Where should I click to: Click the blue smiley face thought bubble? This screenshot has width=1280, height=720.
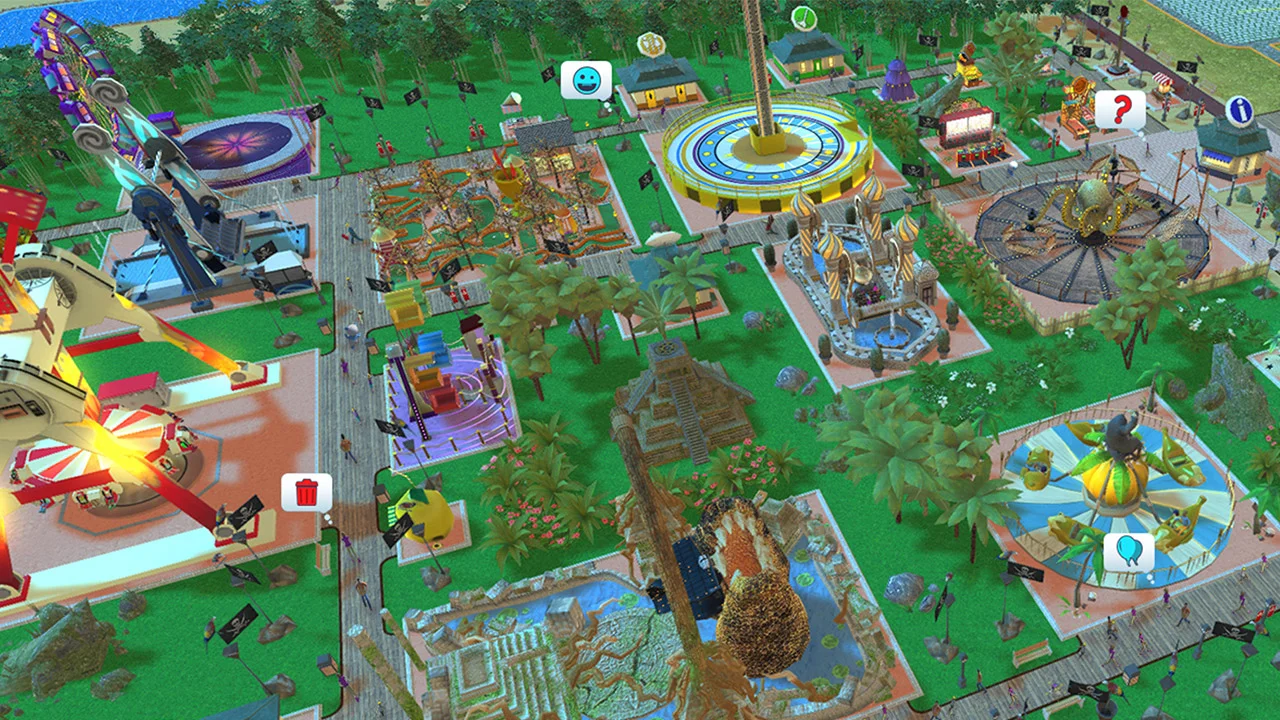click(585, 80)
